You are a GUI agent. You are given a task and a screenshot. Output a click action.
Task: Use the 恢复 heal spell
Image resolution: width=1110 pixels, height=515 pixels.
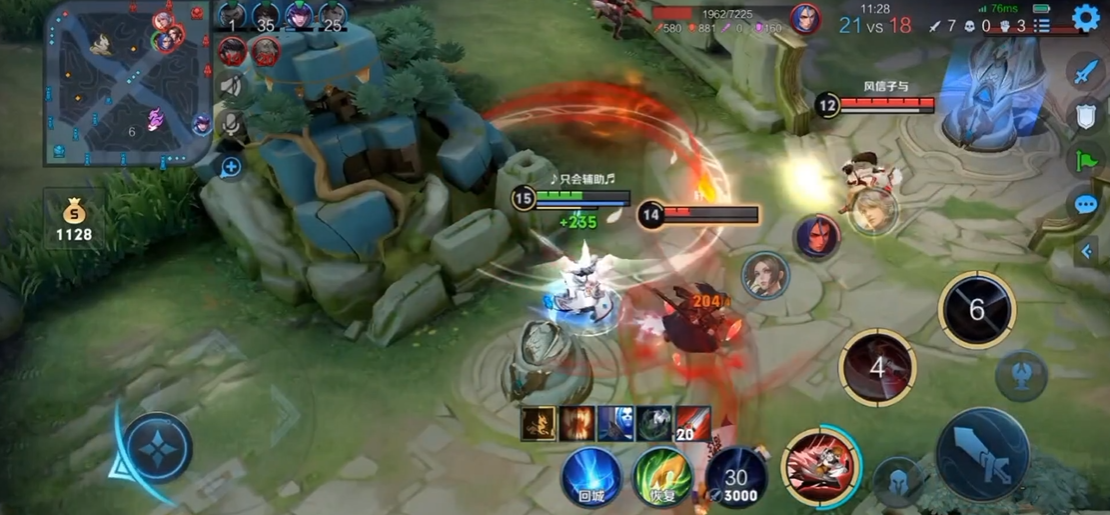tap(663, 476)
